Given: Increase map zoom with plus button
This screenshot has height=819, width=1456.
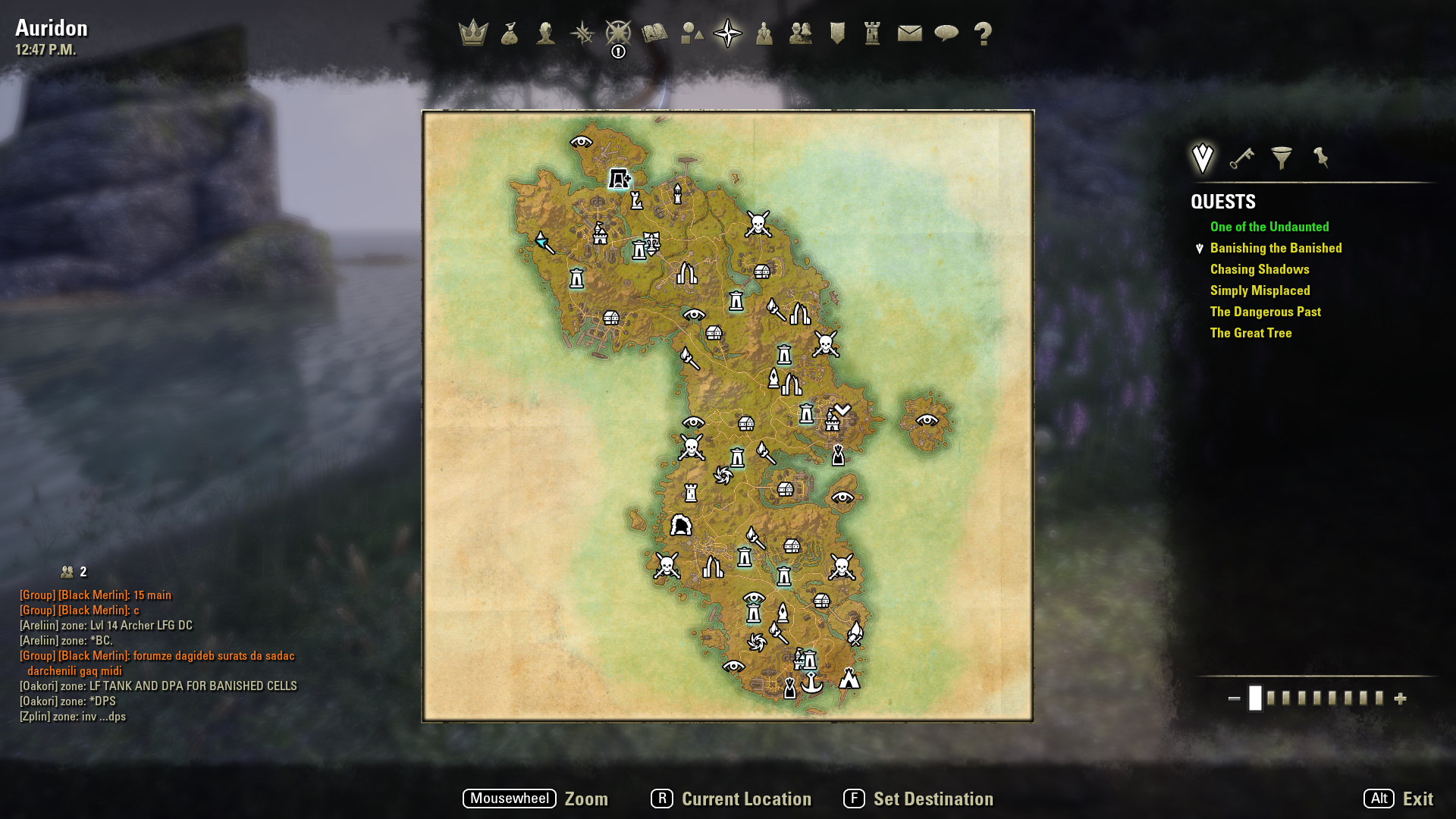Looking at the screenshot, I should coord(1401,698).
